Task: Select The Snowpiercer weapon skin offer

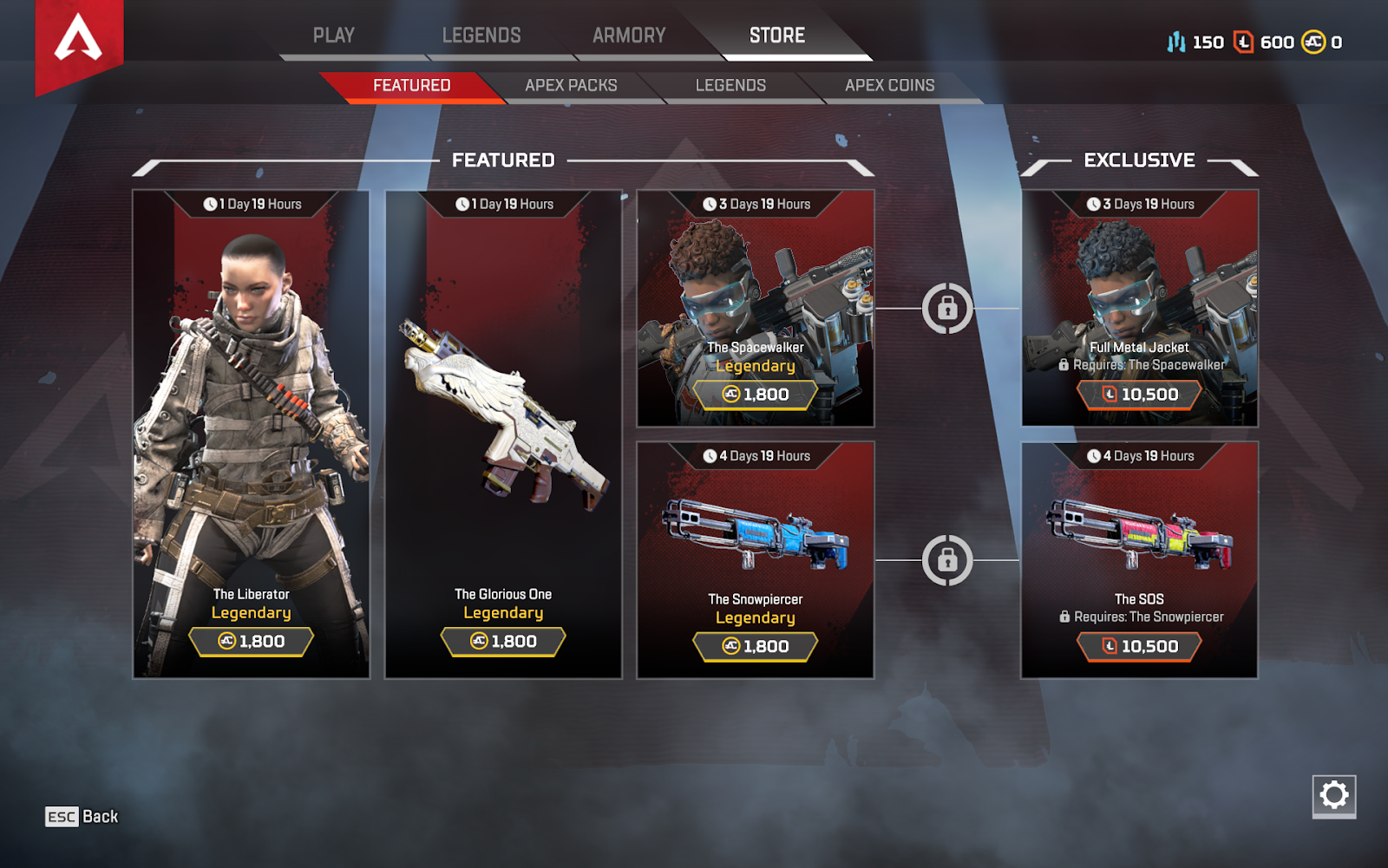Action: [x=756, y=559]
